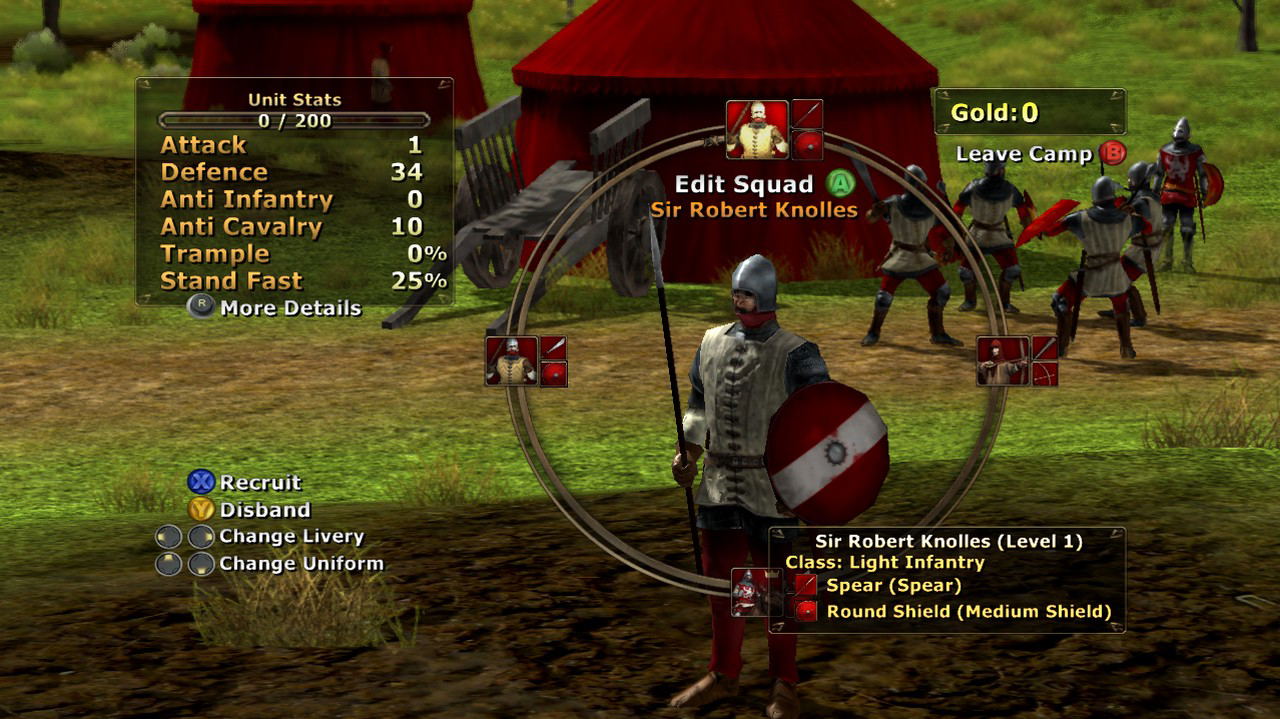The width and height of the screenshot is (1280, 719).
Task: Activate Change Uniform
Action: [300, 564]
